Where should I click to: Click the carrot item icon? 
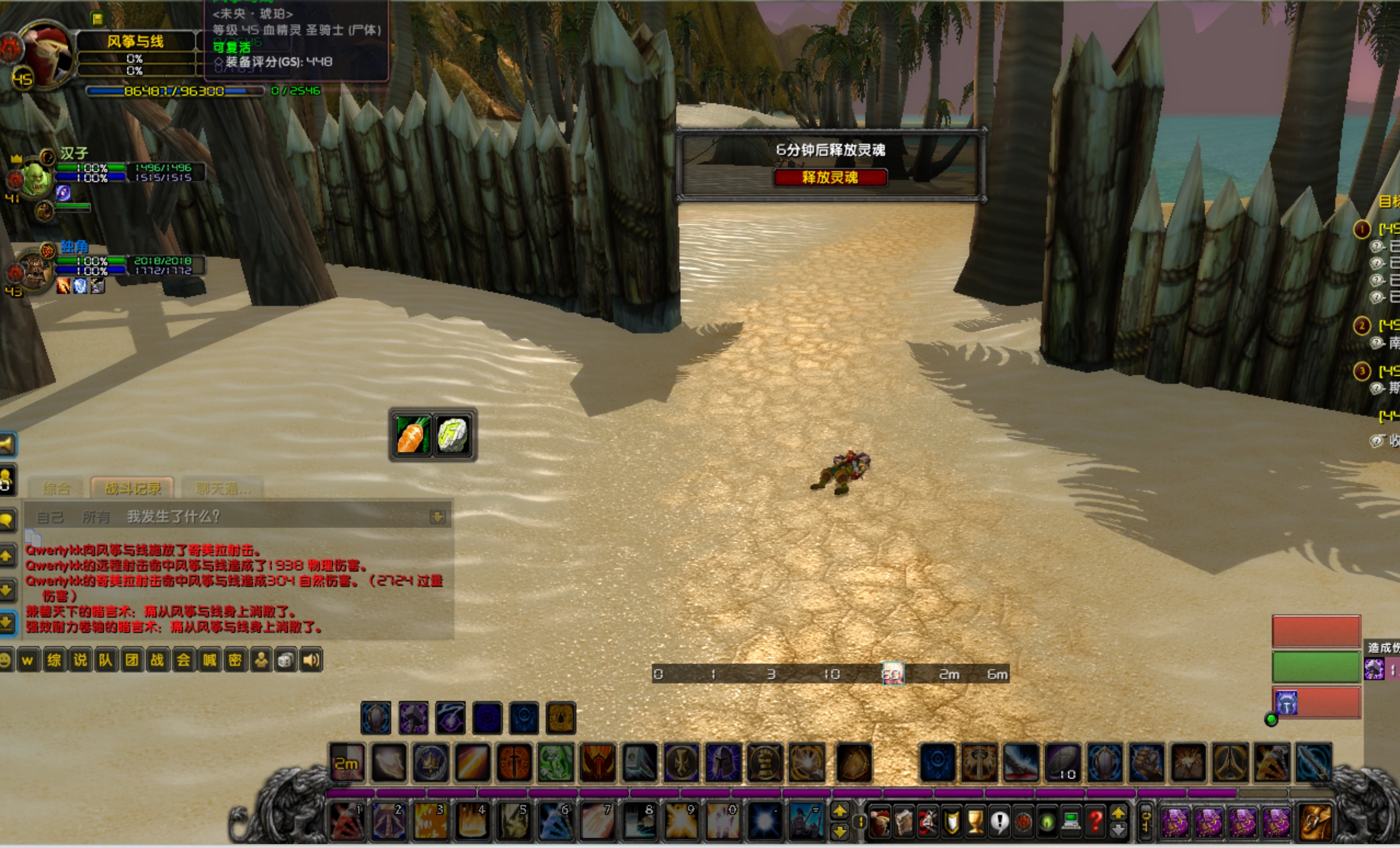coord(411,436)
